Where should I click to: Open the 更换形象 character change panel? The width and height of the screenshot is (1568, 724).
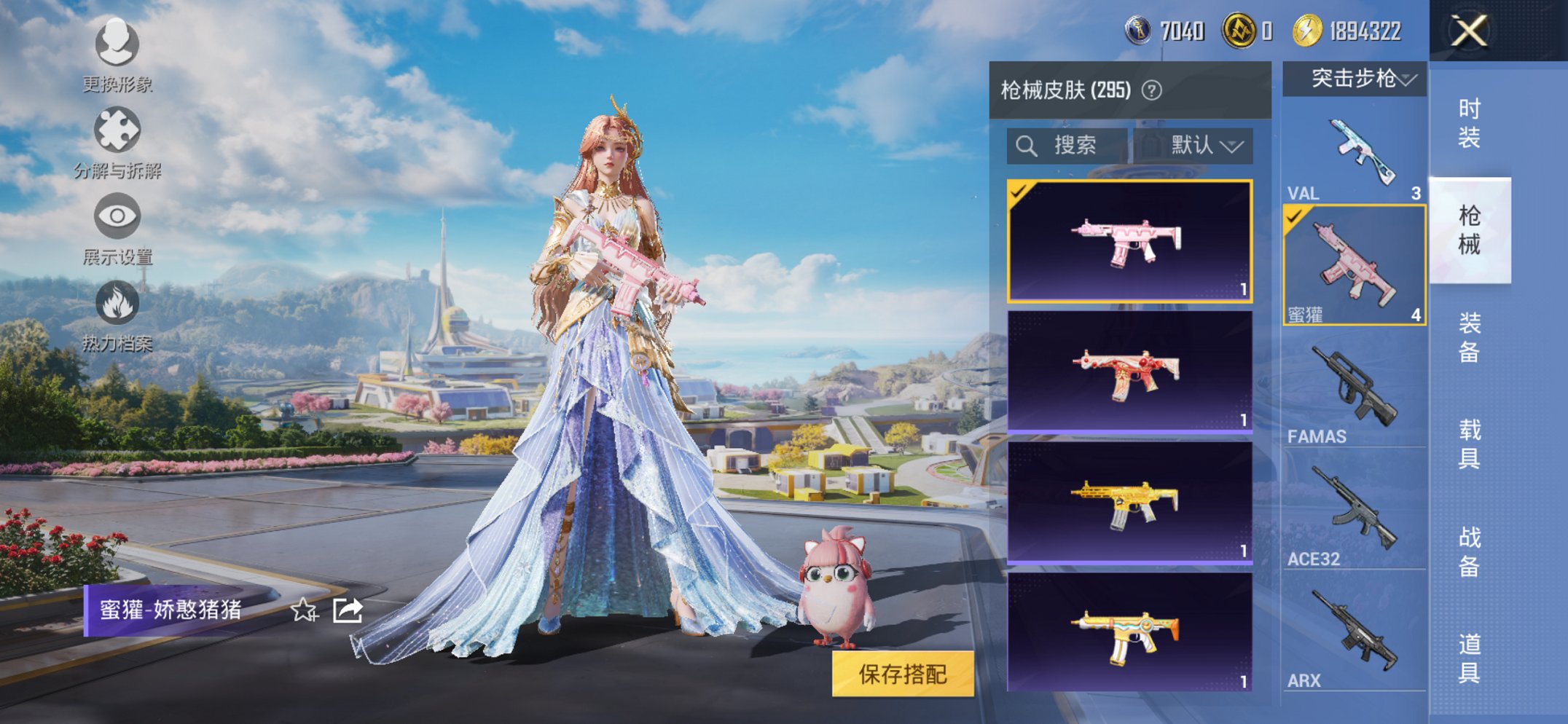click(x=117, y=45)
